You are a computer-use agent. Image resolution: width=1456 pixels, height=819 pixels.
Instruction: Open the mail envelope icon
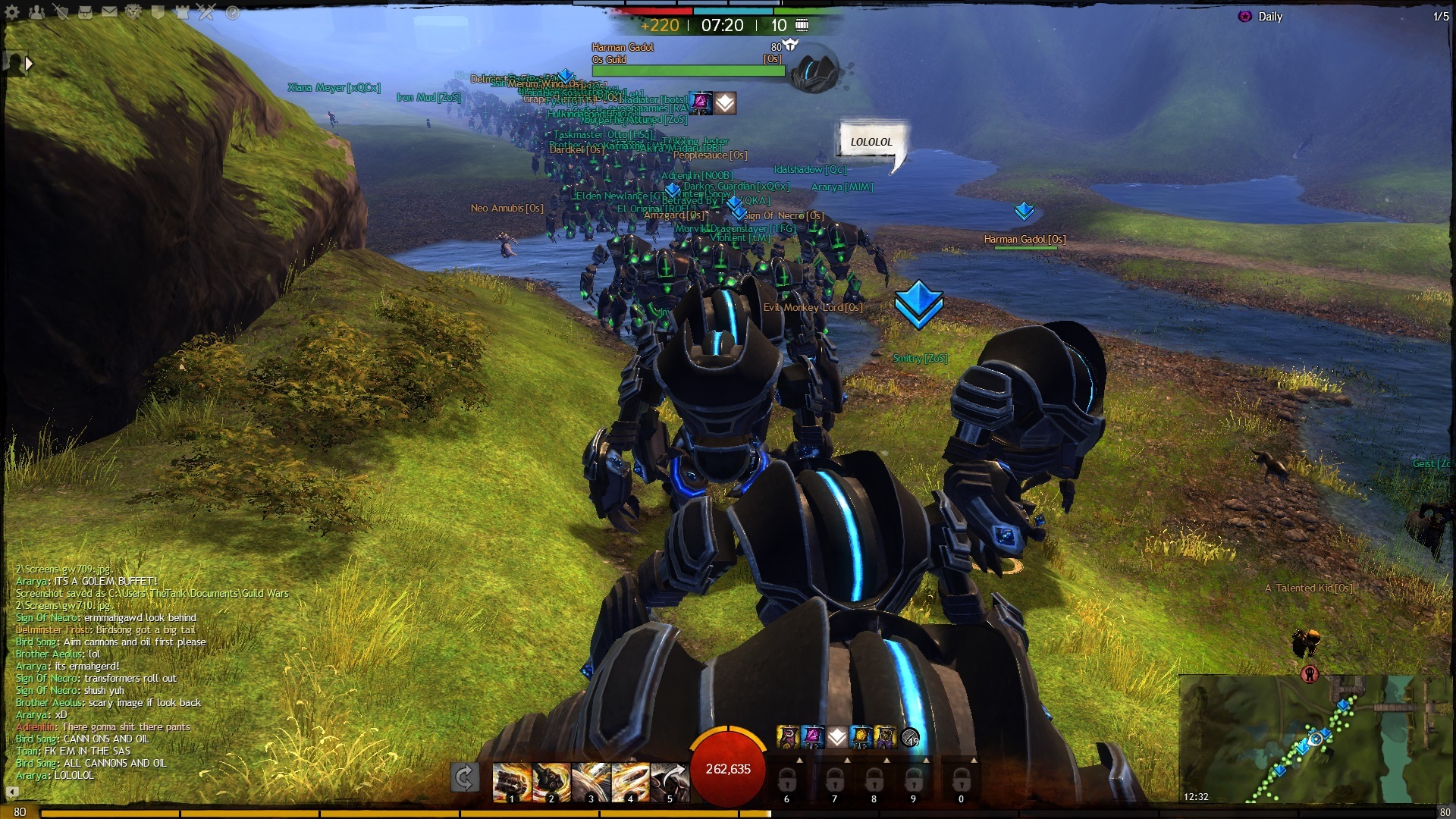pos(109,12)
